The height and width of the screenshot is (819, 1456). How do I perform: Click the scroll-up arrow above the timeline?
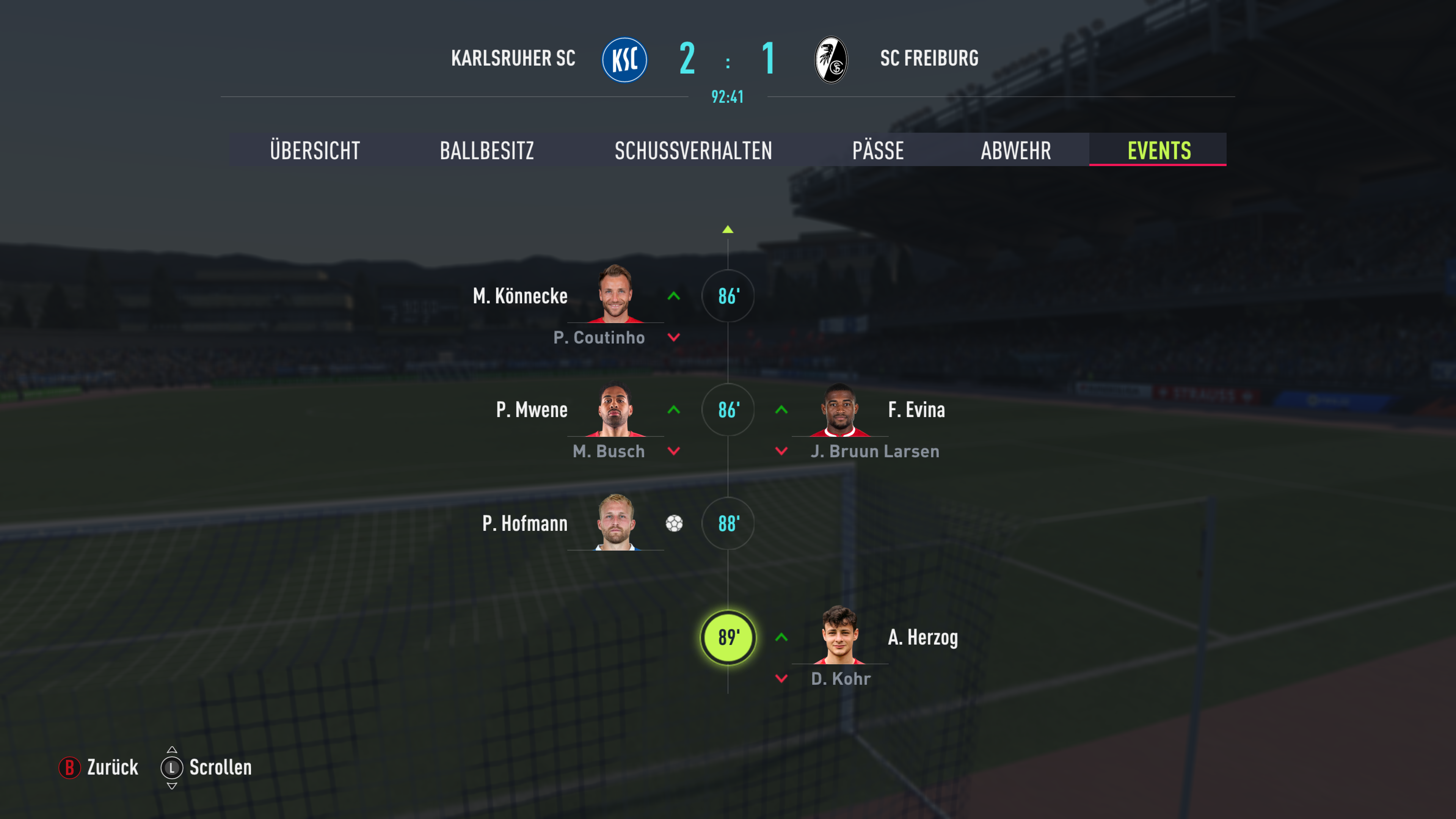click(x=728, y=229)
